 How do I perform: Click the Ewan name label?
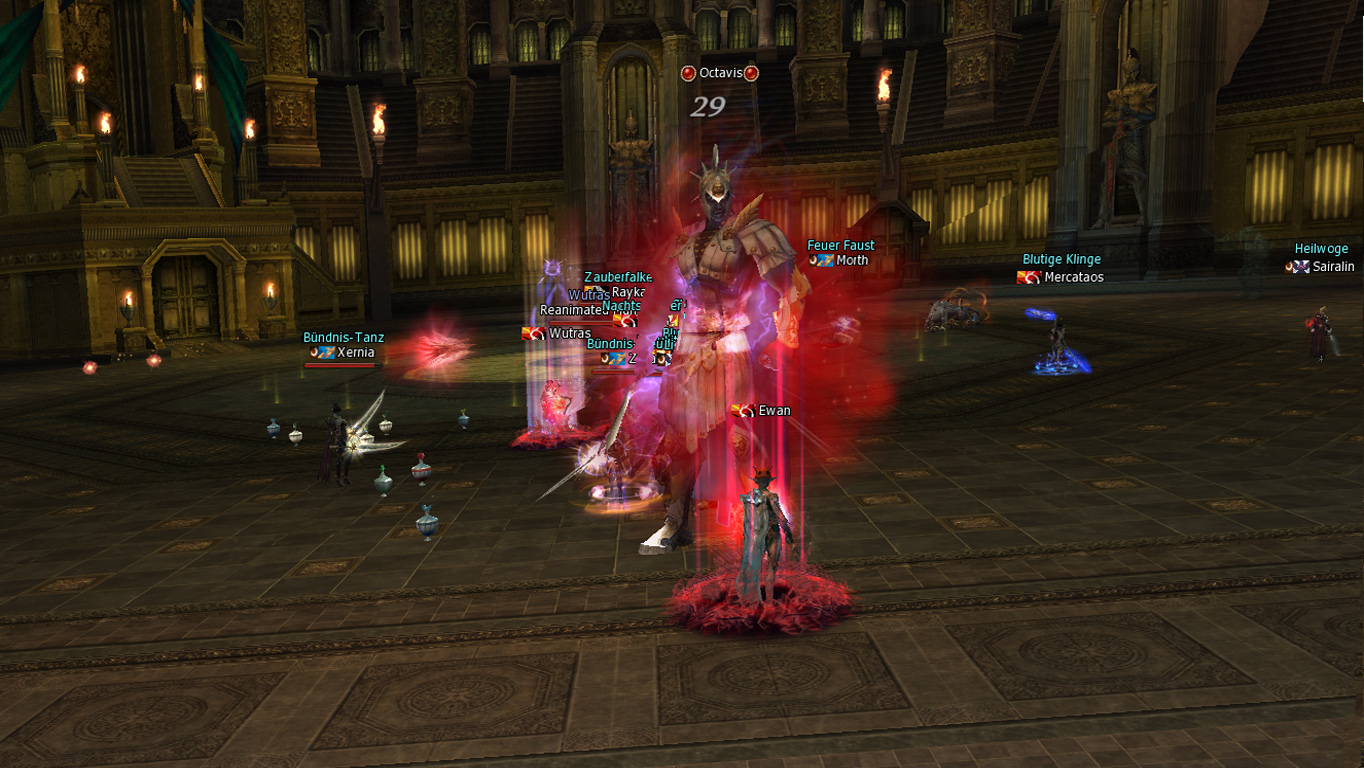774,411
